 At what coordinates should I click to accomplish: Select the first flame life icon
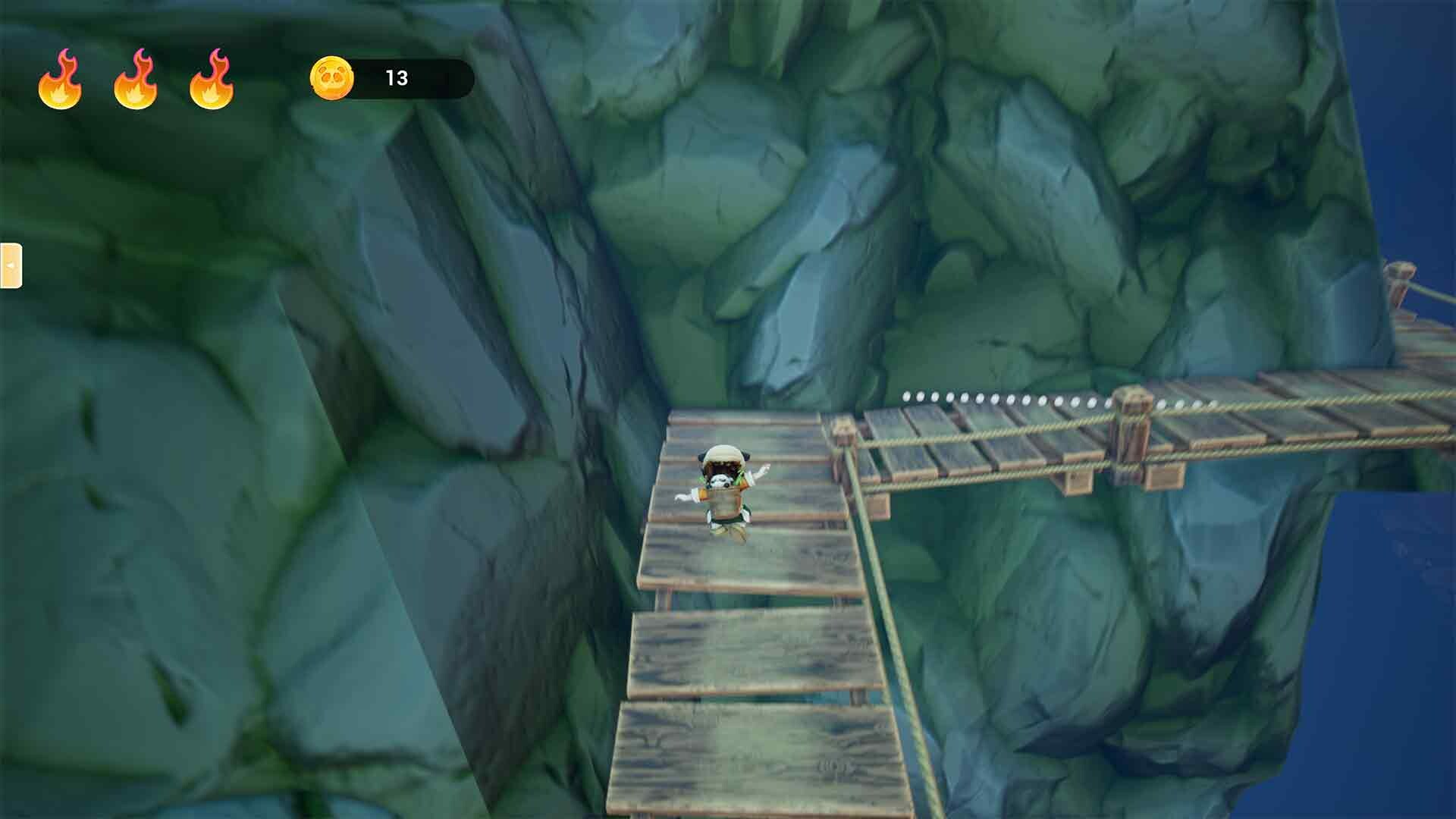[x=62, y=79]
